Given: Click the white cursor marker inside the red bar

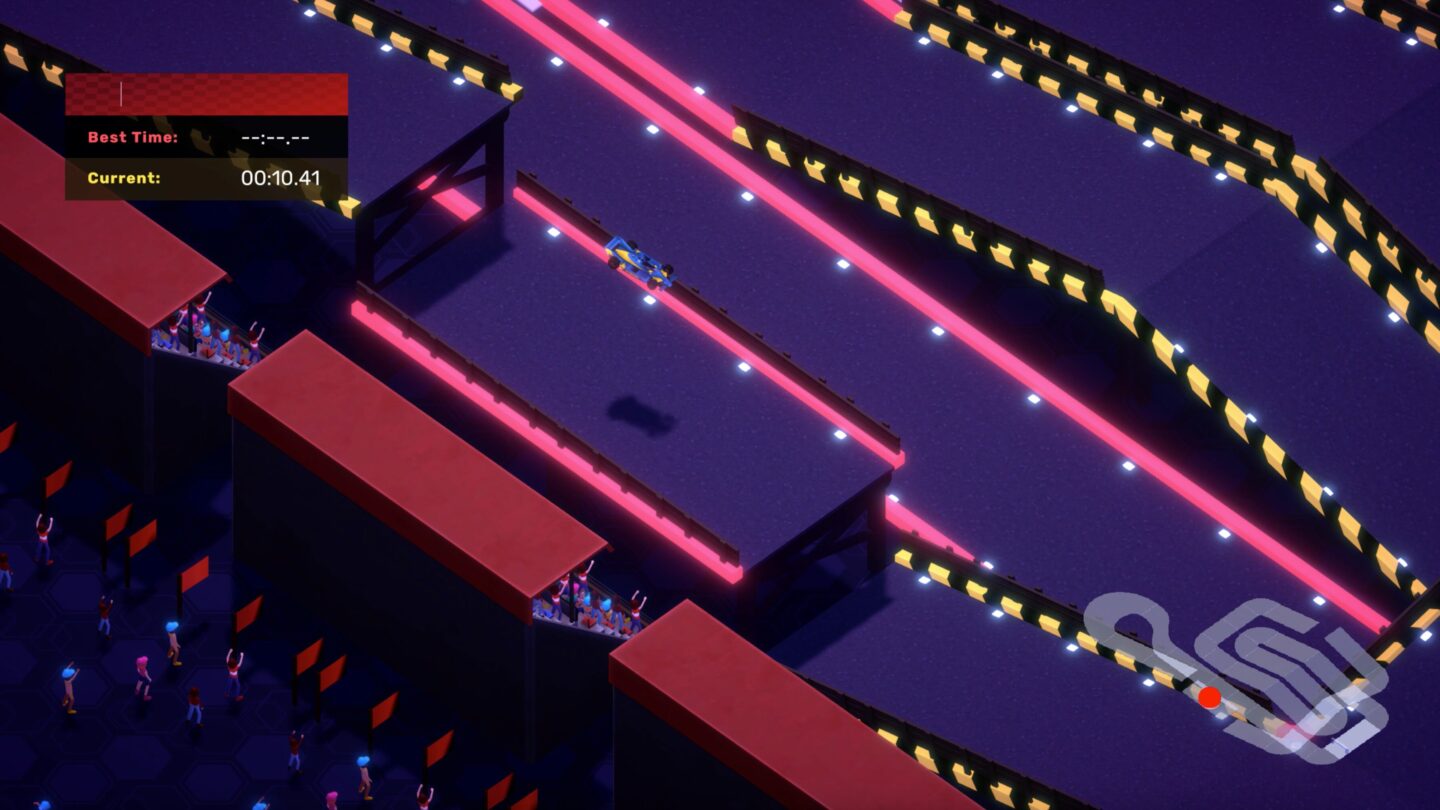Looking at the screenshot, I should (x=122, y=93).
